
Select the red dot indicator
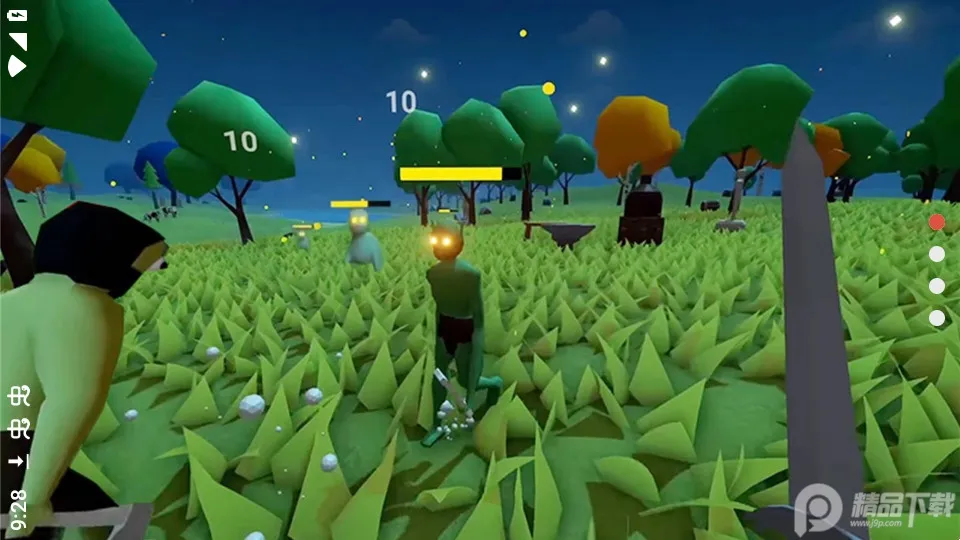coord(937,222)
